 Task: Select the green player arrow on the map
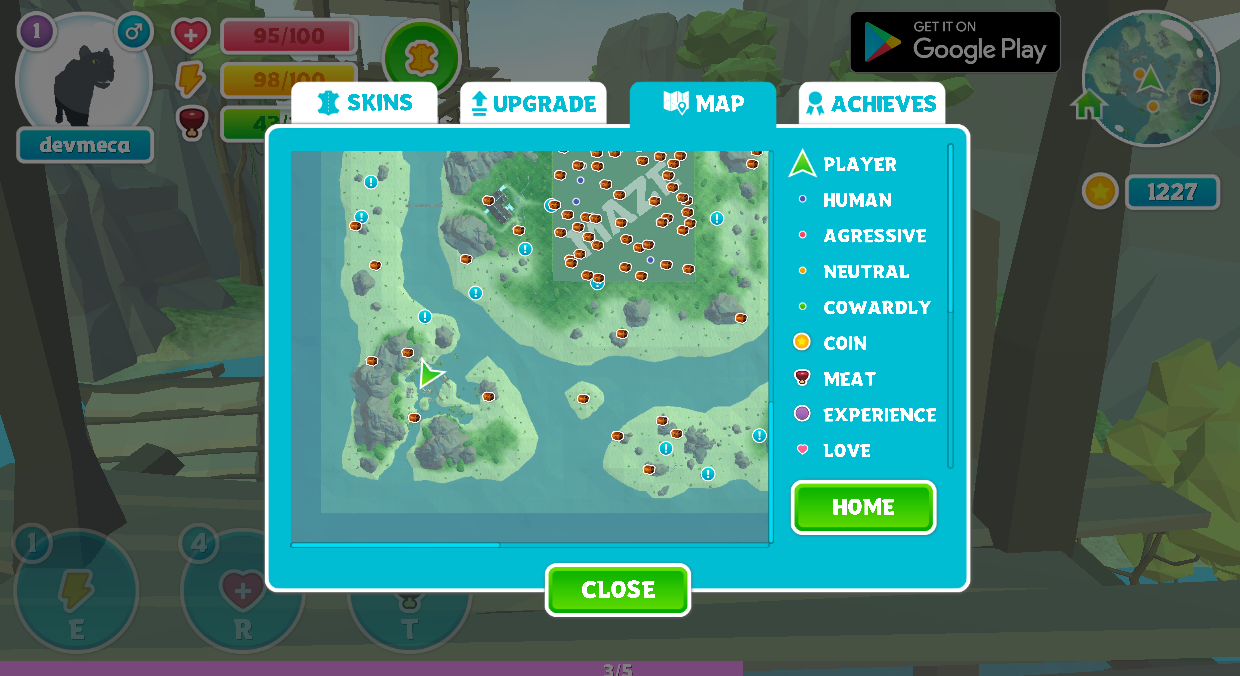(430, 374)
